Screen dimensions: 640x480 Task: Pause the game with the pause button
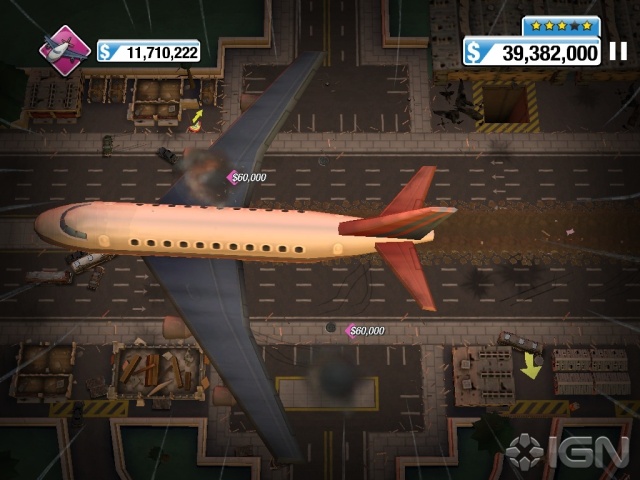click(x=619, y=51)
